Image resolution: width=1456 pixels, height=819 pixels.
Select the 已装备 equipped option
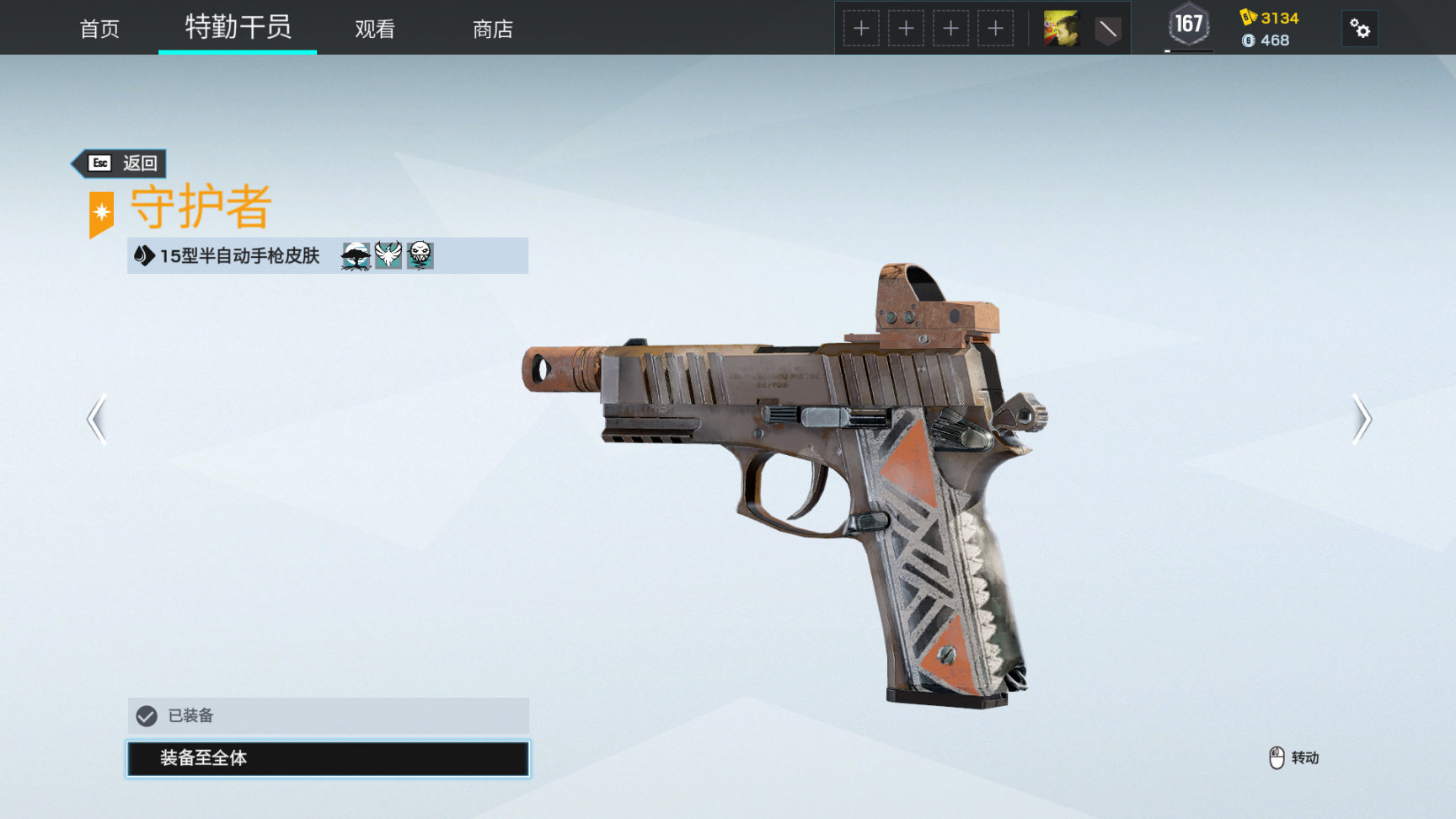pyautogui.click(x=328, y=715)
